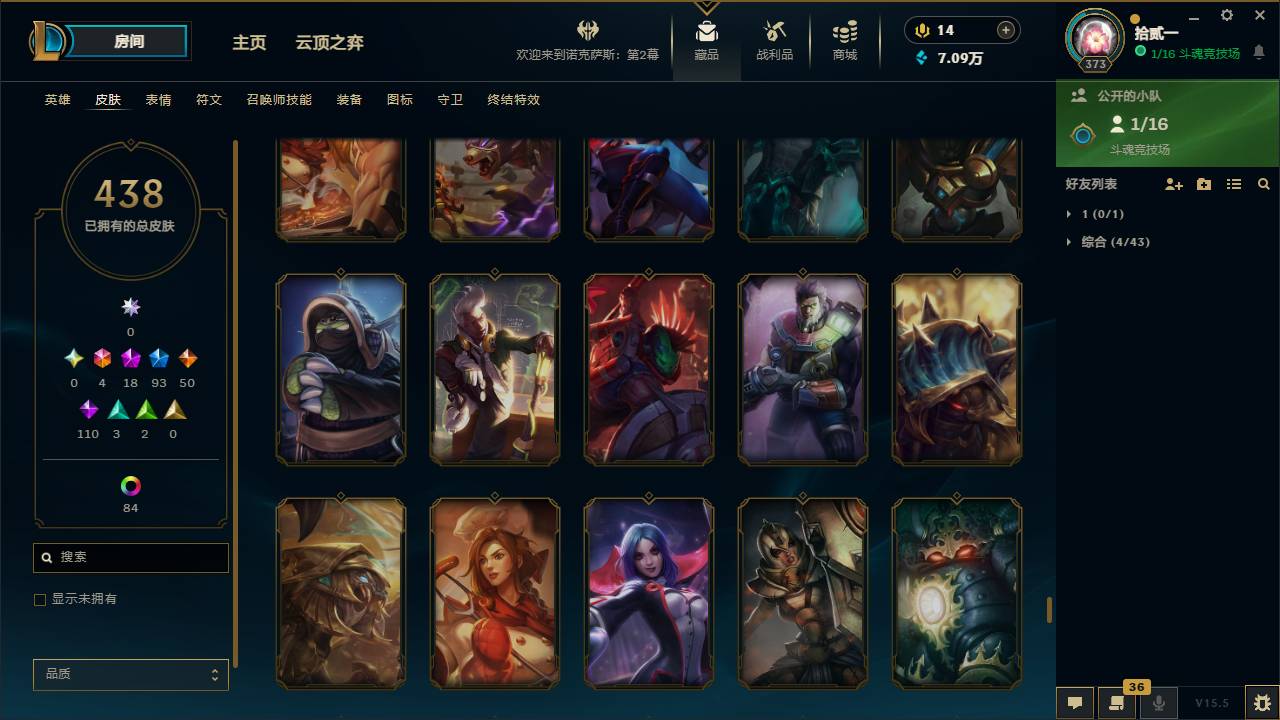Image resolution: width=1280 pixels, height=720 pixels.
Task: Open the chat bubble icon bottom bar
Action: pyautogui.click(x=1075, y=703)
